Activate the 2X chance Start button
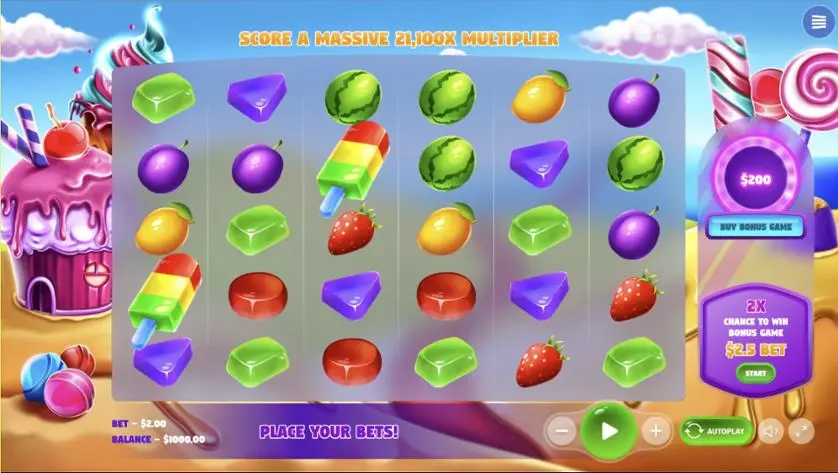Image resolution: width=838 pixels, height=473 pixels. pos(756,373)
